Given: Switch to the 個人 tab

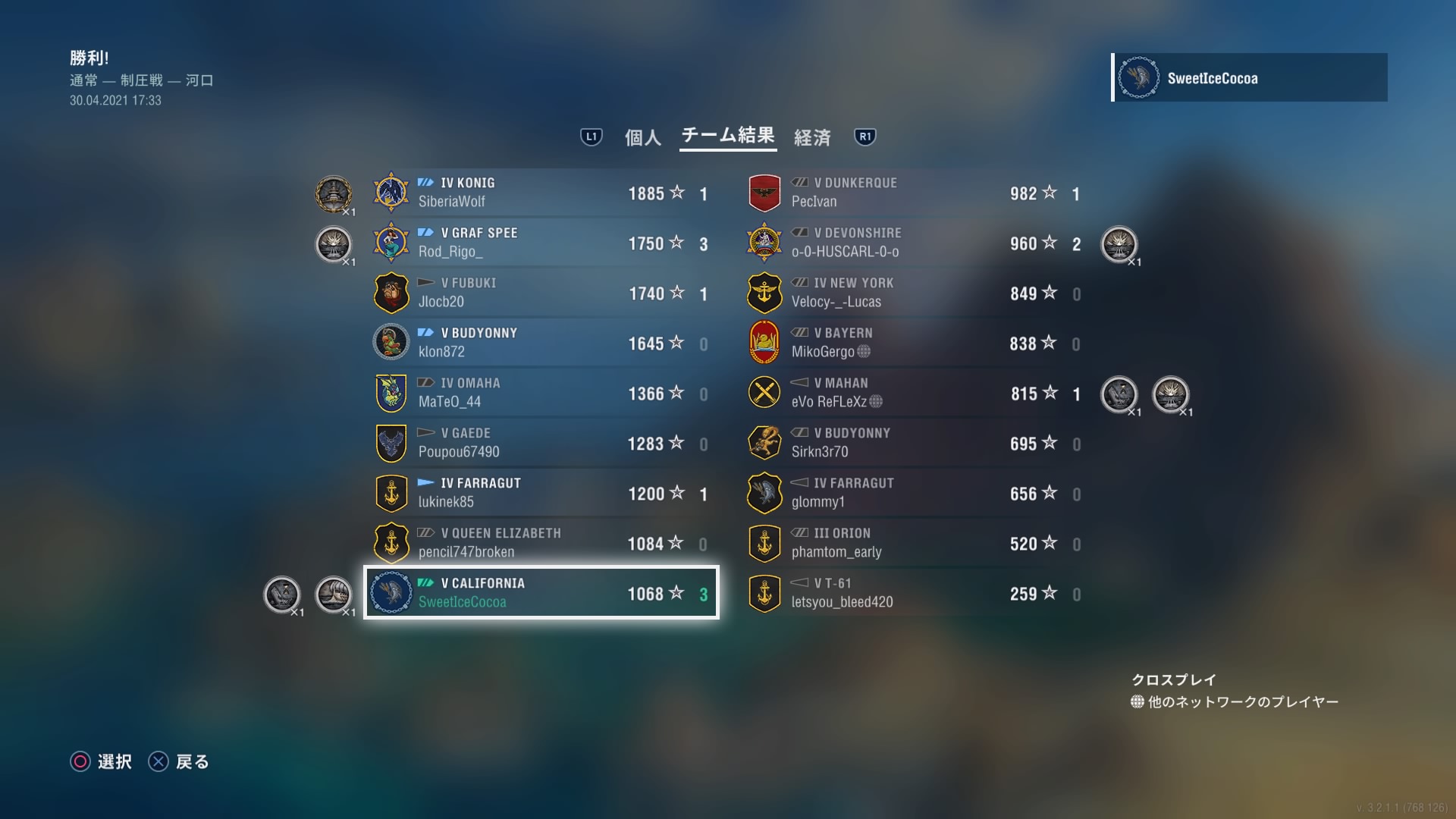Looking at the screenshot, I should pos(642,137).
